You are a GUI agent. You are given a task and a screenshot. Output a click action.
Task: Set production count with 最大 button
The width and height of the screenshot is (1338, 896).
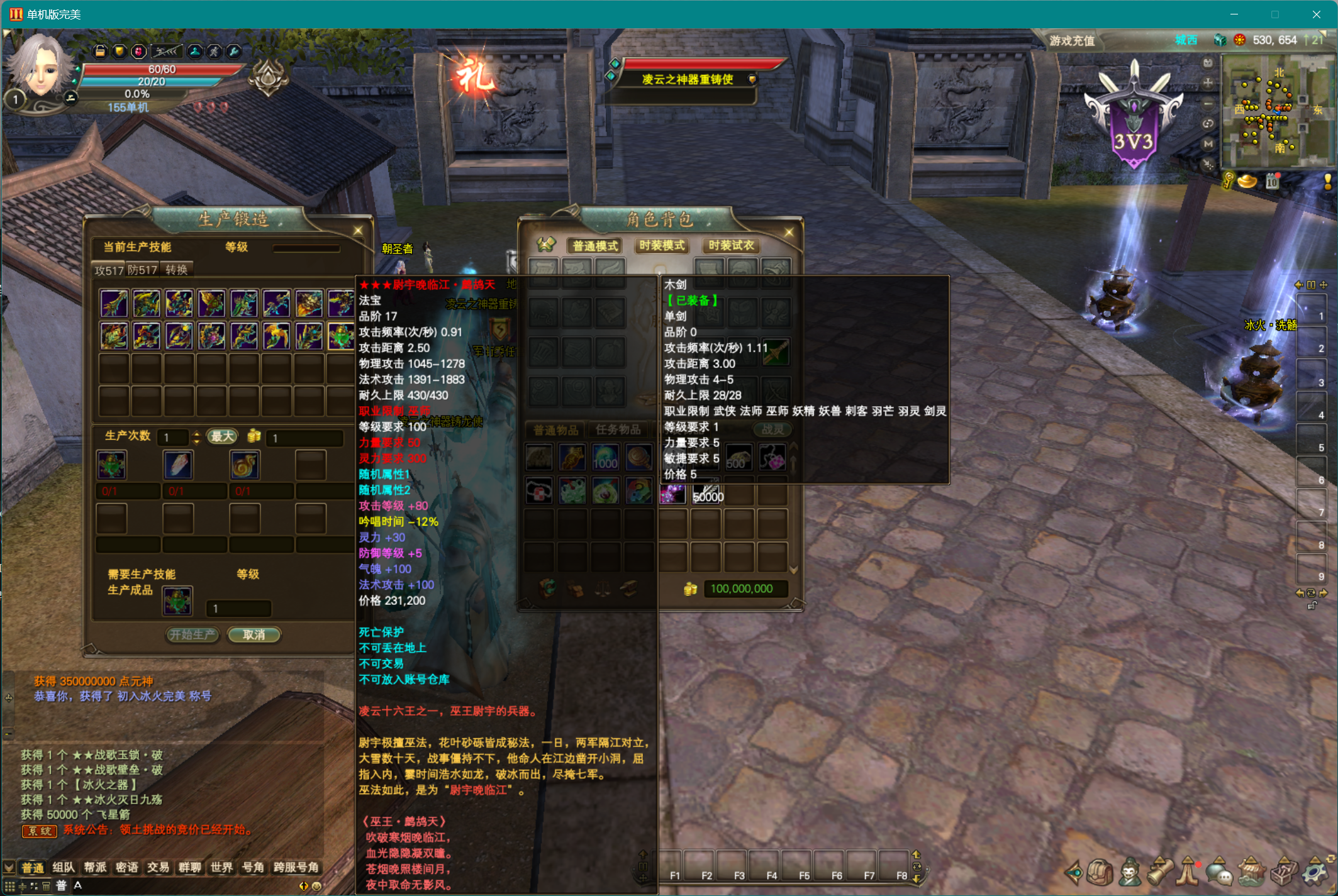coord(222,436)
